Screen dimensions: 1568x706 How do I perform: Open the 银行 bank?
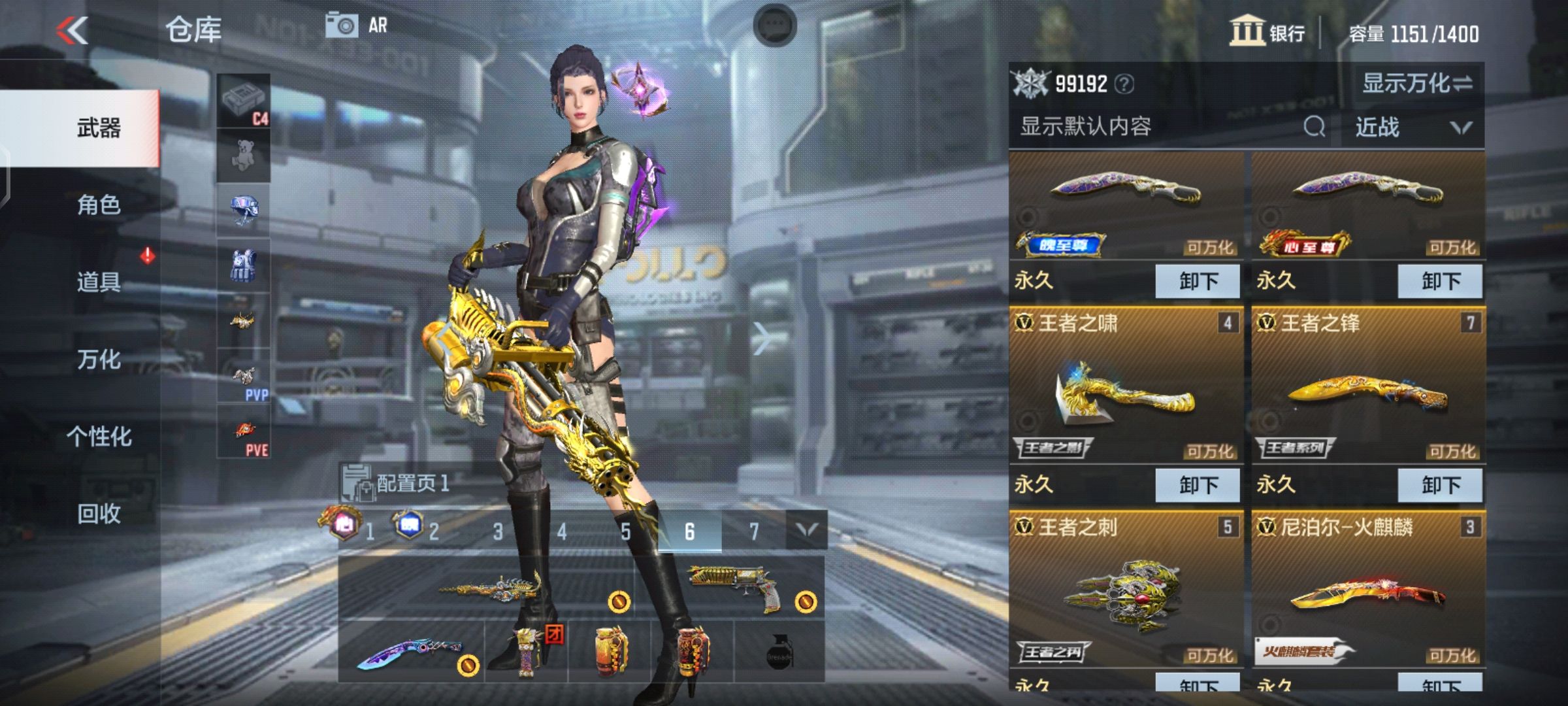point(1267,31)
